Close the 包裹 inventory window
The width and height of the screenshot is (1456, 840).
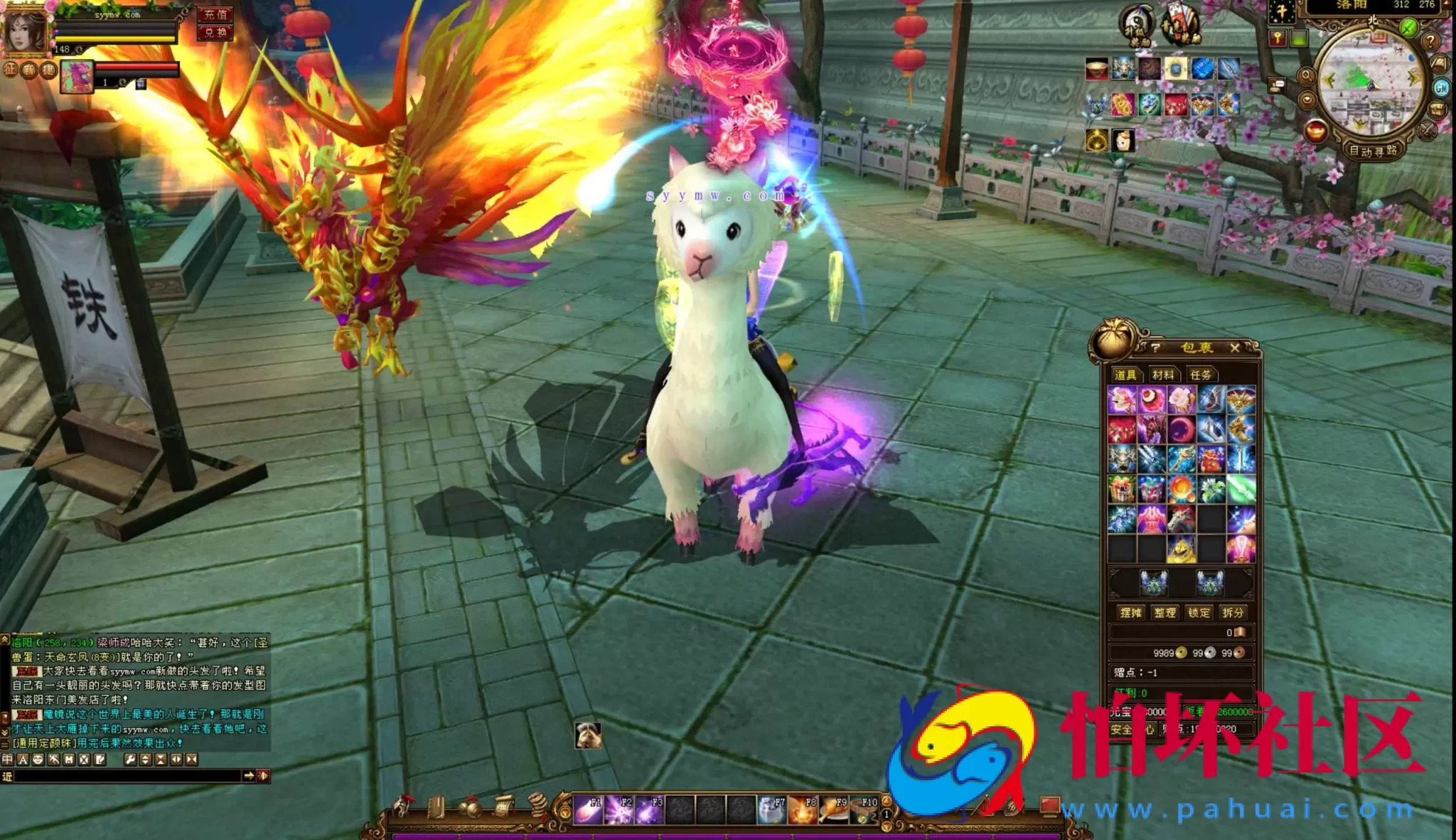1235,348
